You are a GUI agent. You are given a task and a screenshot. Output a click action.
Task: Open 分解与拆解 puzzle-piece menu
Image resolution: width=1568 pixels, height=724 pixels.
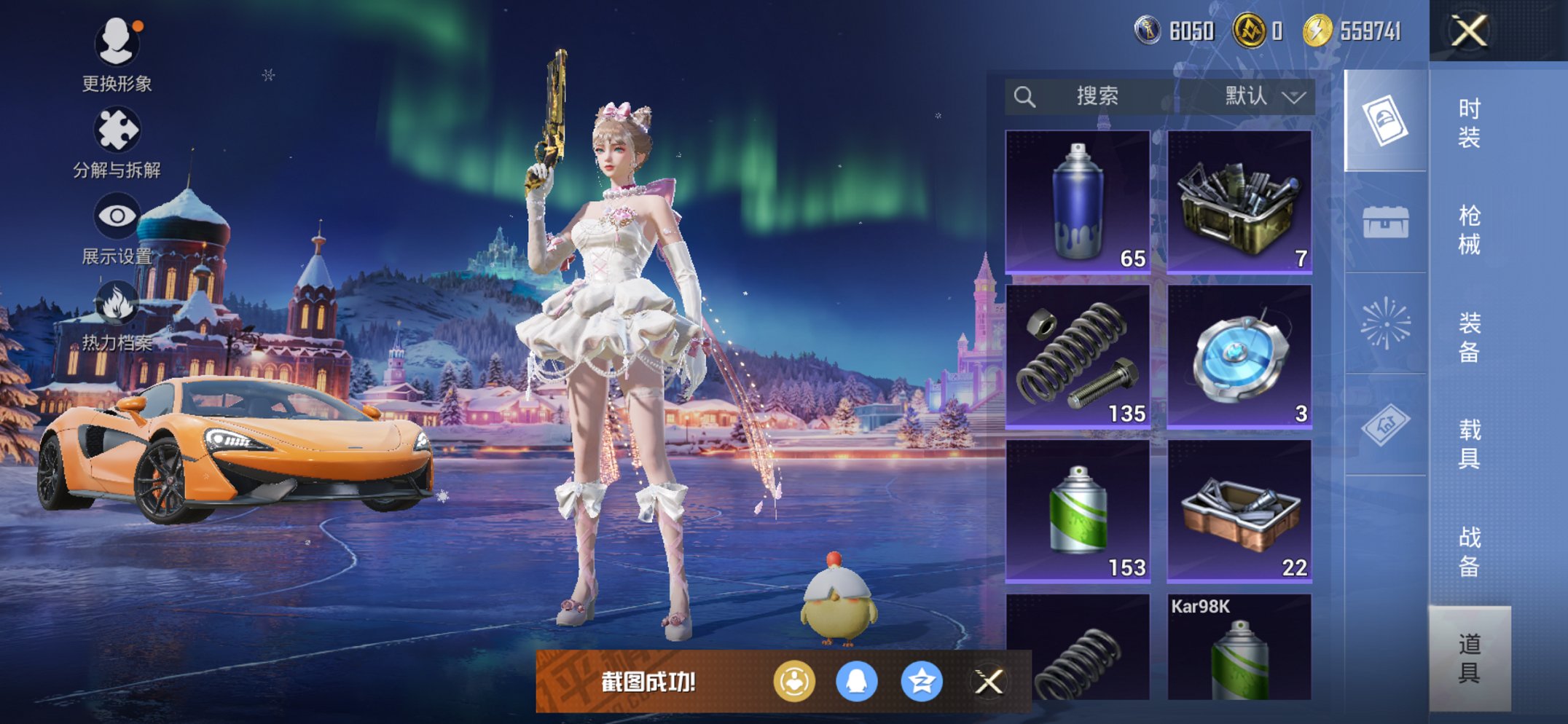[117, 142]
